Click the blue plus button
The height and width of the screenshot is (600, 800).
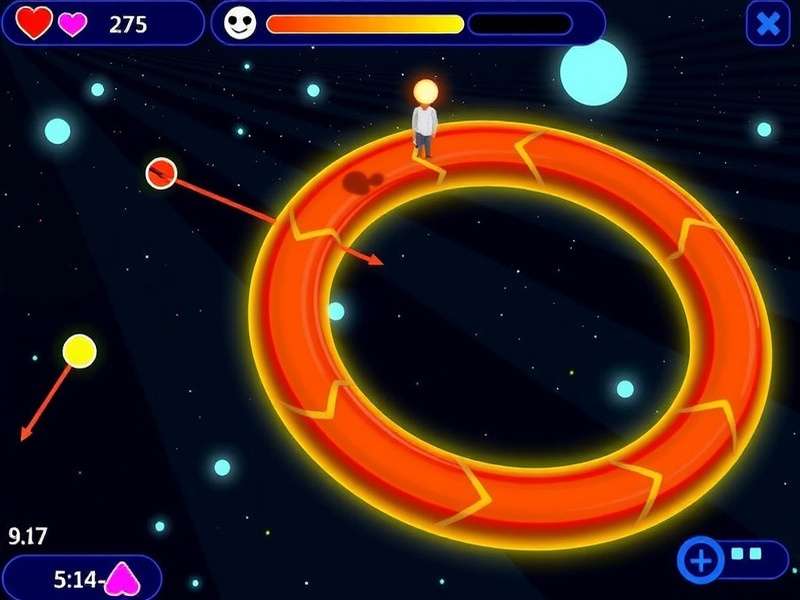701,559
